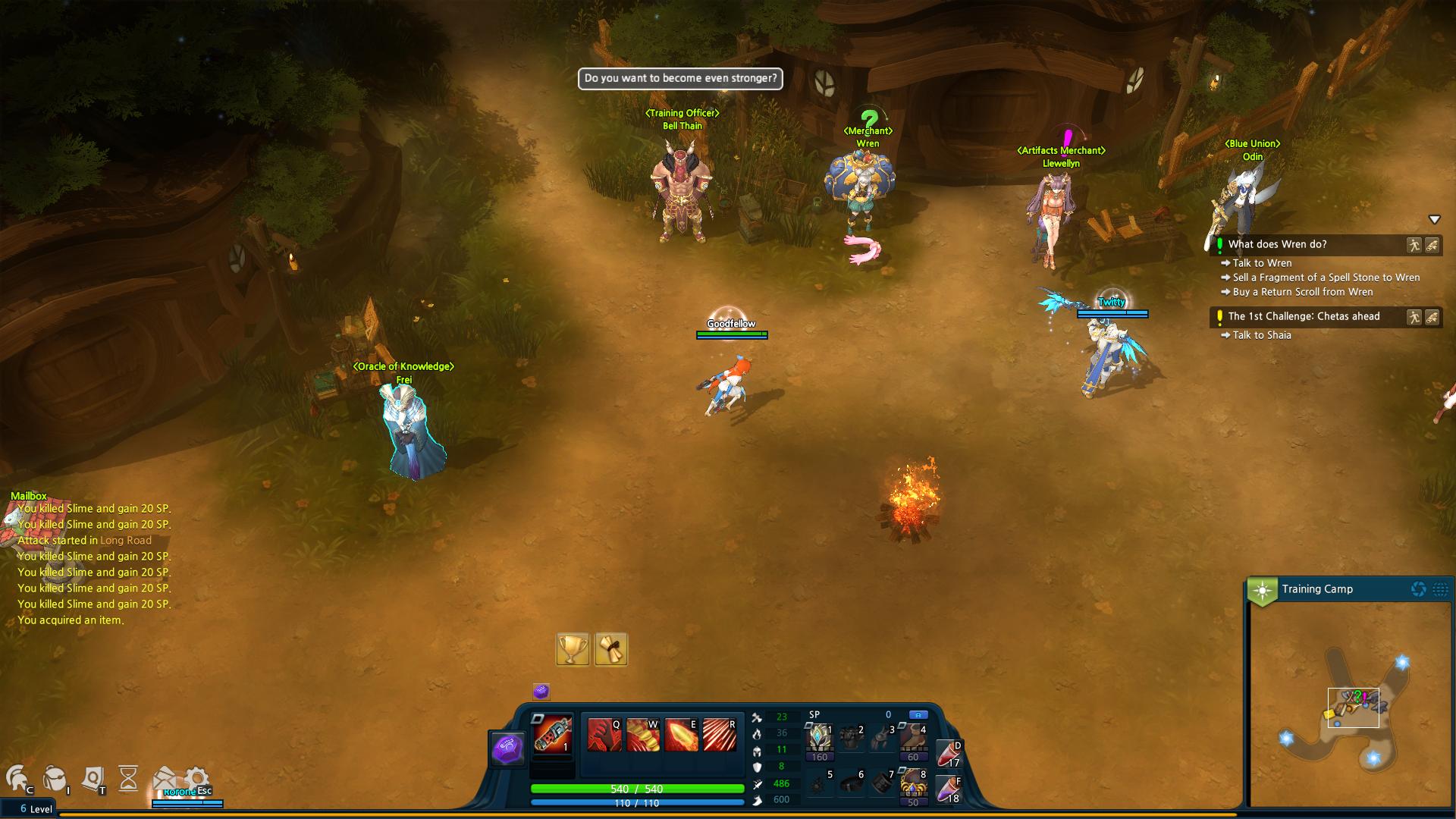Click the large purple spell stone button
This screenshot has width=1456, height=819.
pyautogui.click(x=508, y=749)
